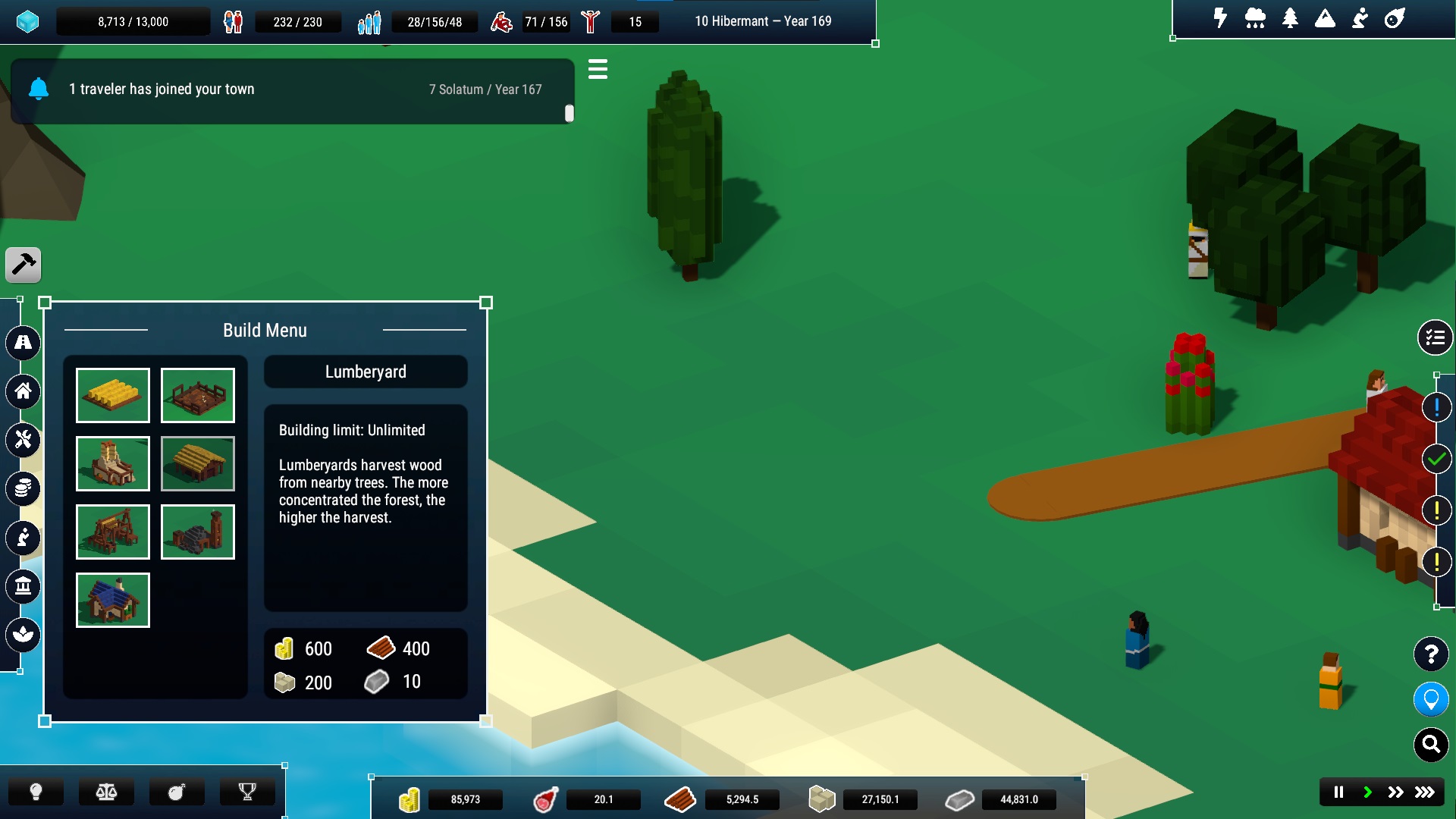
Task: Open the hamburger menu icon
Action: pyautogui.click(x=598, y=70)
